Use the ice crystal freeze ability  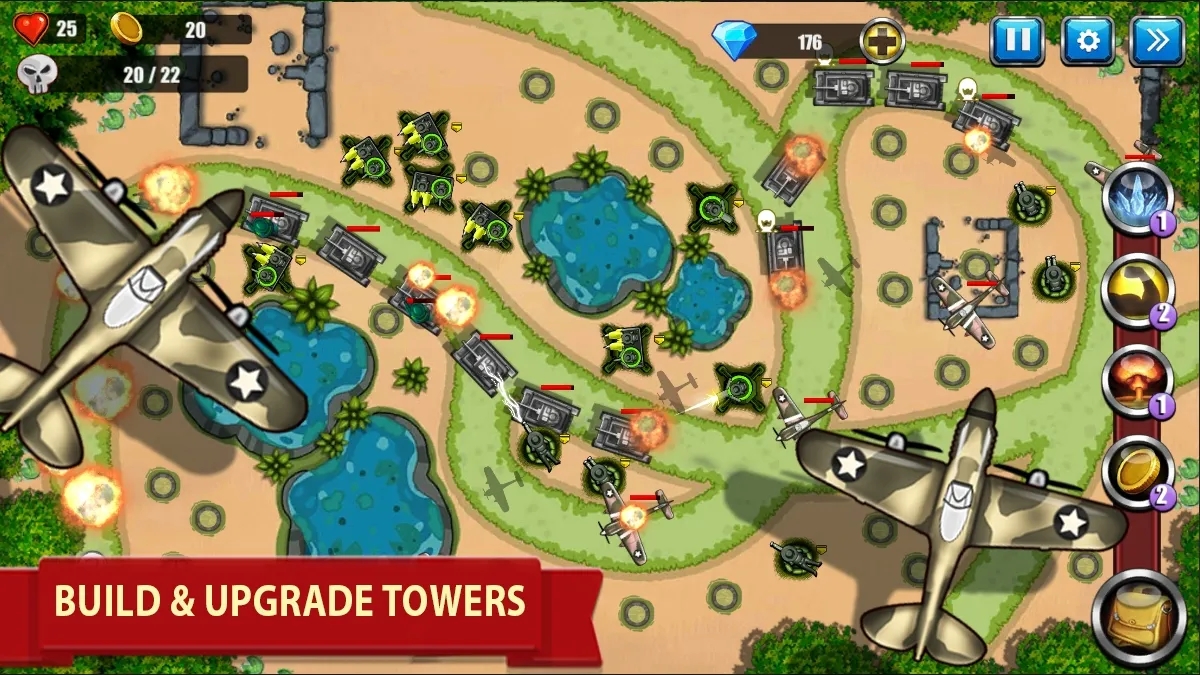tap(1137, 197)
